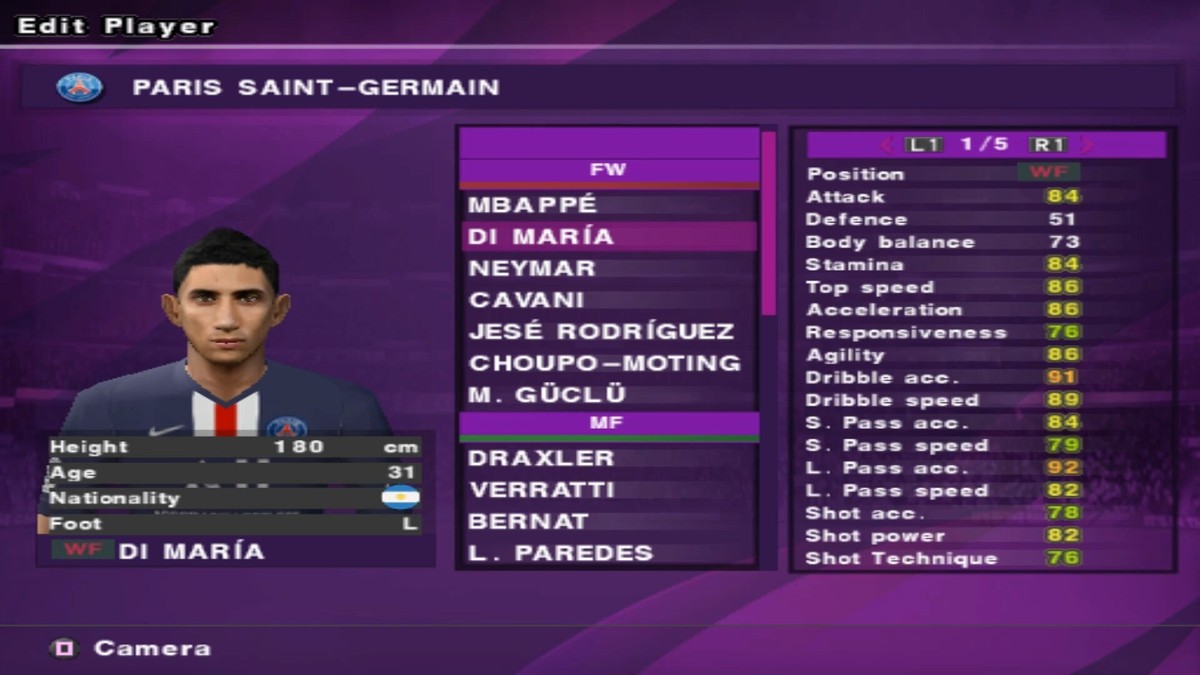Image resolution: width=1200 pixels, height=675 pixels.
Task: Go to the next stats page arrow
Action: 1088,145
